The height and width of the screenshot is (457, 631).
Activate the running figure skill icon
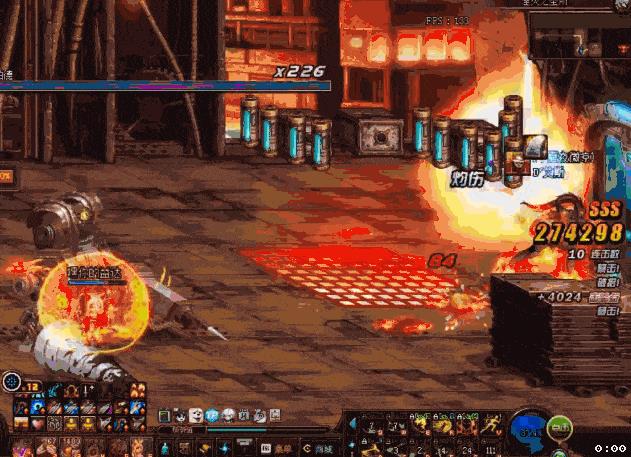492,425
